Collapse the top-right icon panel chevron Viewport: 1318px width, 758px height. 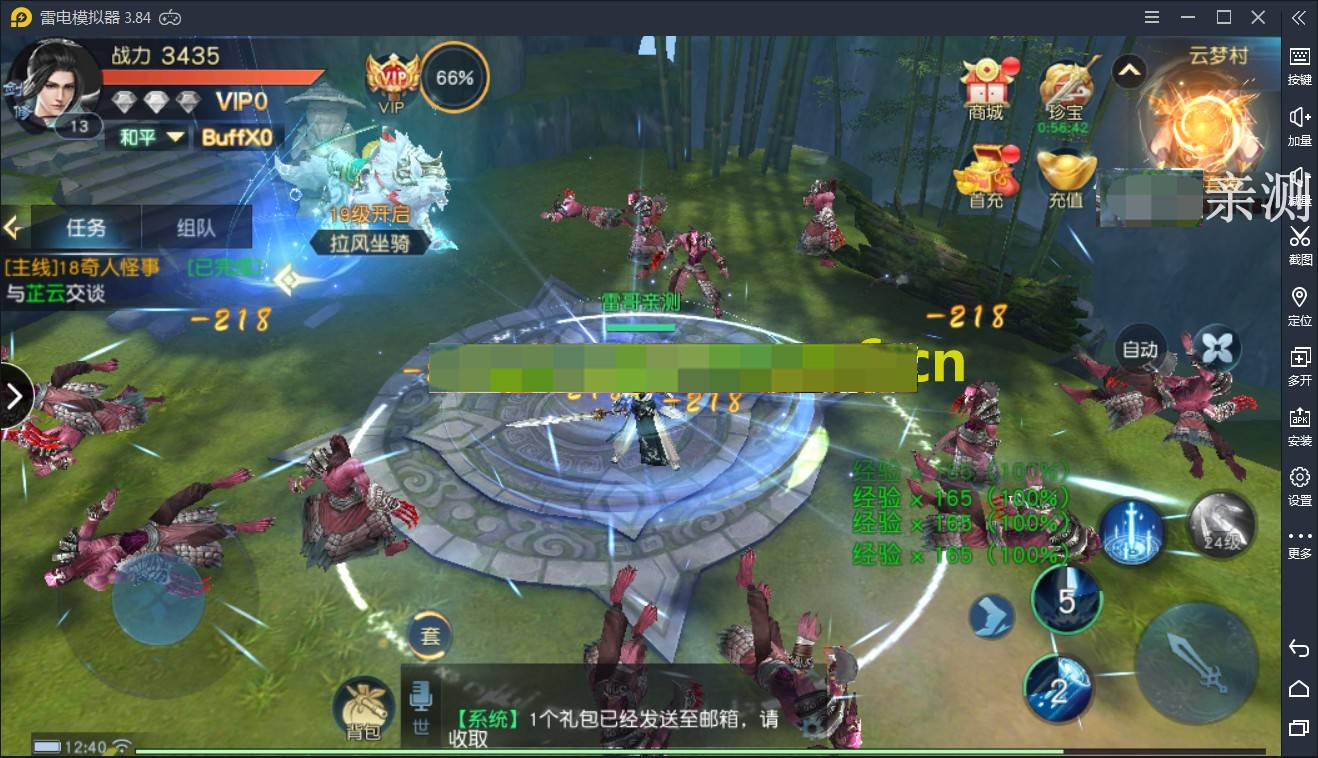click(x=1128, y=72)
